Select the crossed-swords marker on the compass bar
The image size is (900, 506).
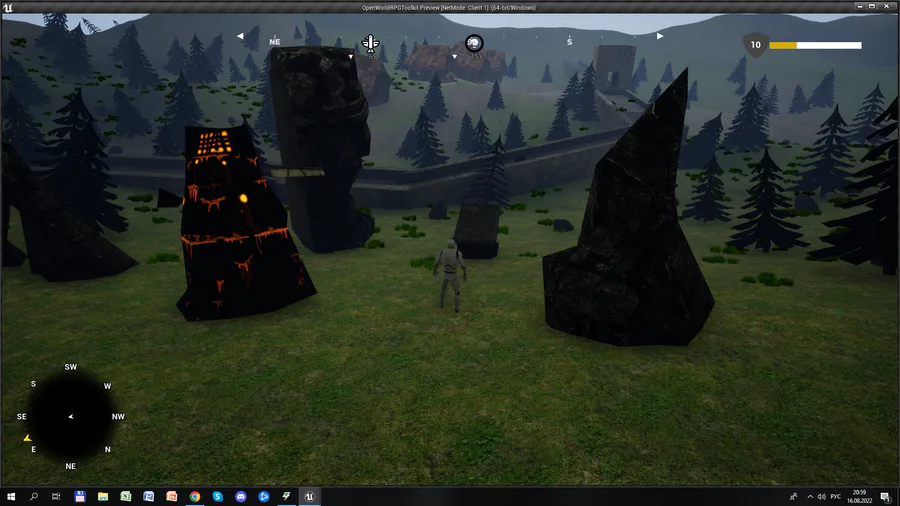pos(370,43)
